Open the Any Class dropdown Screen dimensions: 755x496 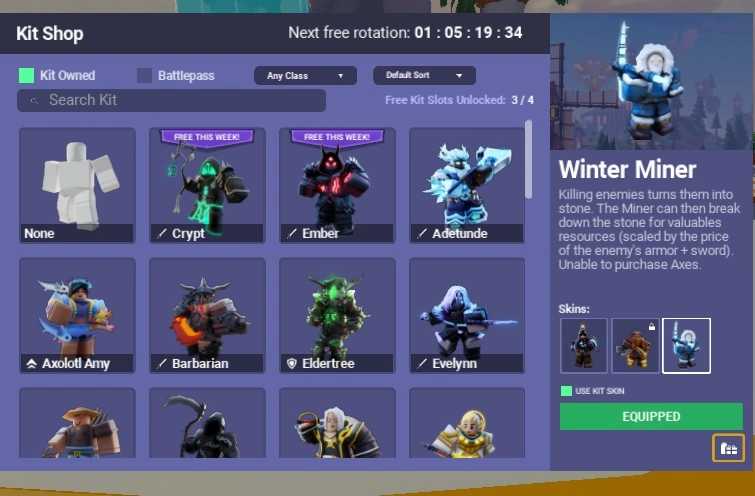pos(305,75)
